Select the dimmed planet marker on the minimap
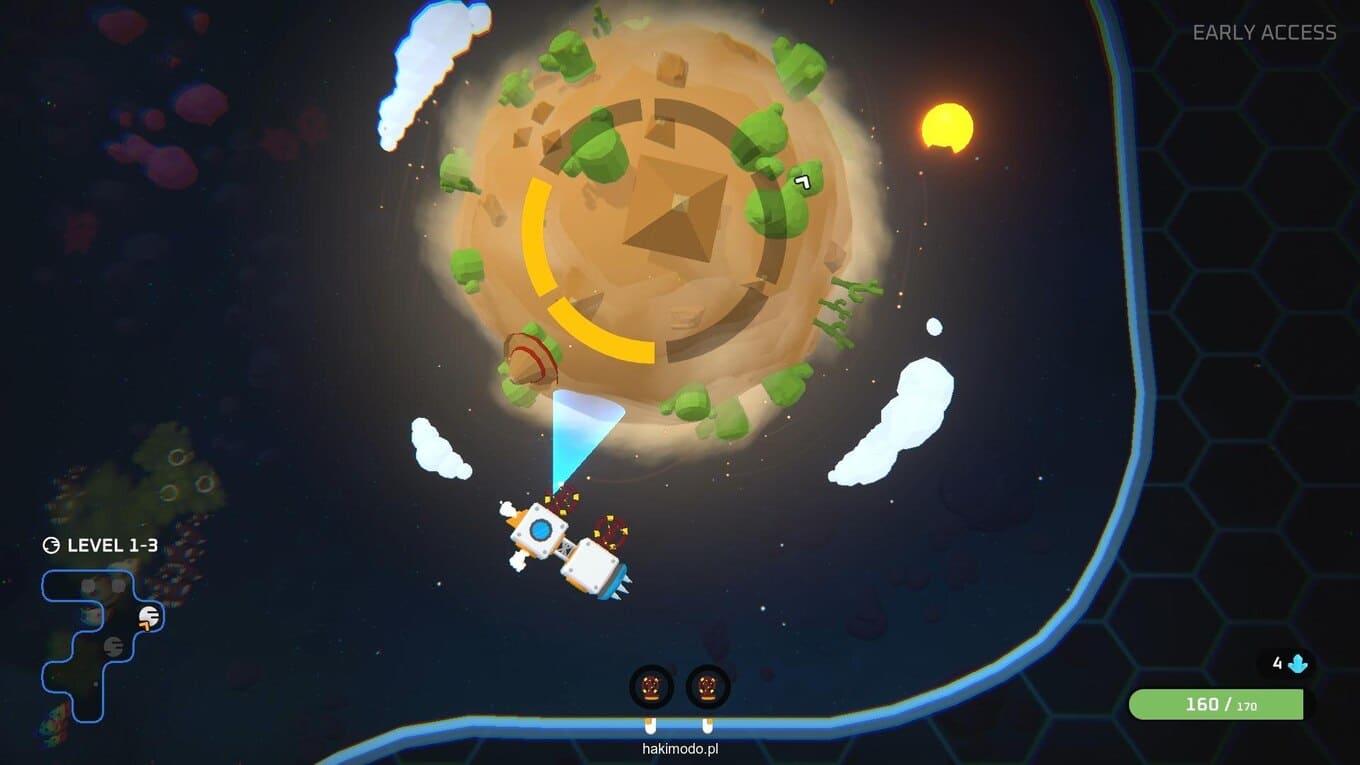 [x=113, y=646]
